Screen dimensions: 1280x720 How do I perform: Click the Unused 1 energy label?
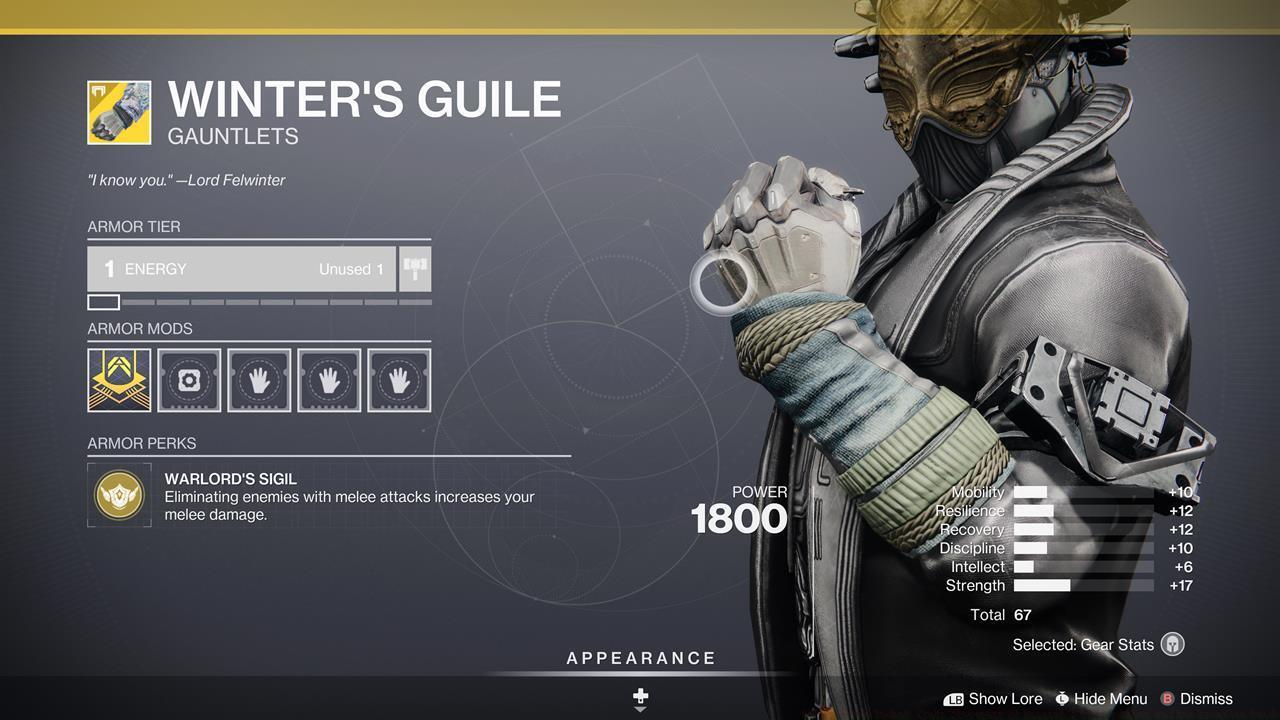pyautogui.click(x=350, y=268)
